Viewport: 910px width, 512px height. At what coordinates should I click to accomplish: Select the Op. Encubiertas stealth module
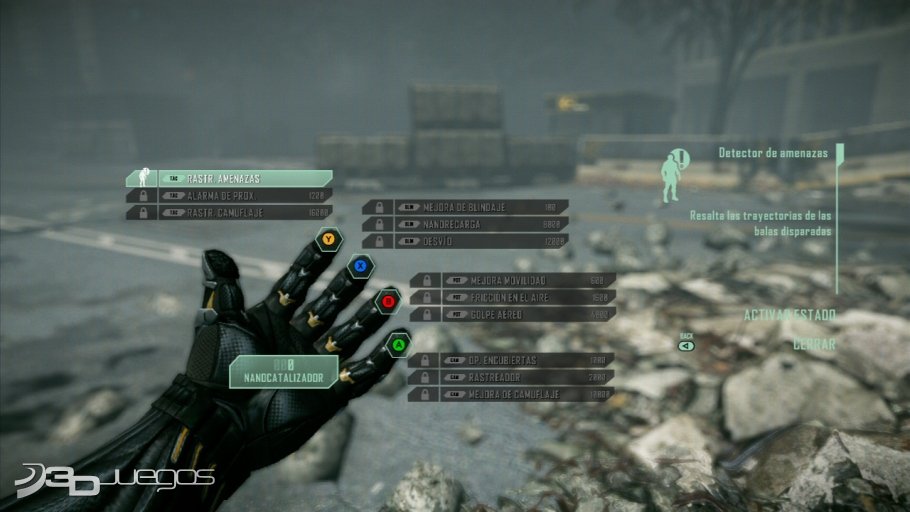(513, 360)
